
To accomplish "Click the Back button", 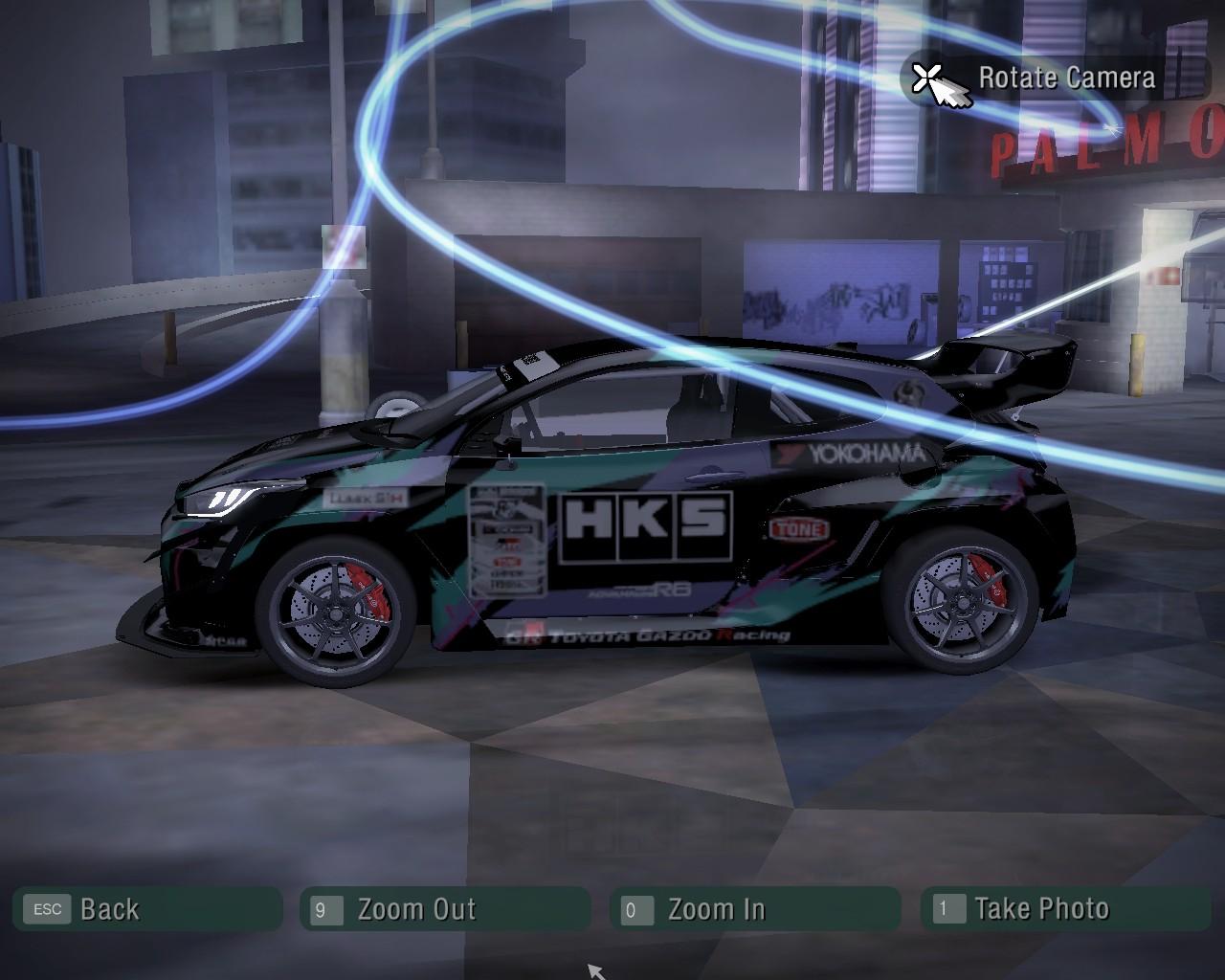I will pyautogui.click(x=146, y=909).
